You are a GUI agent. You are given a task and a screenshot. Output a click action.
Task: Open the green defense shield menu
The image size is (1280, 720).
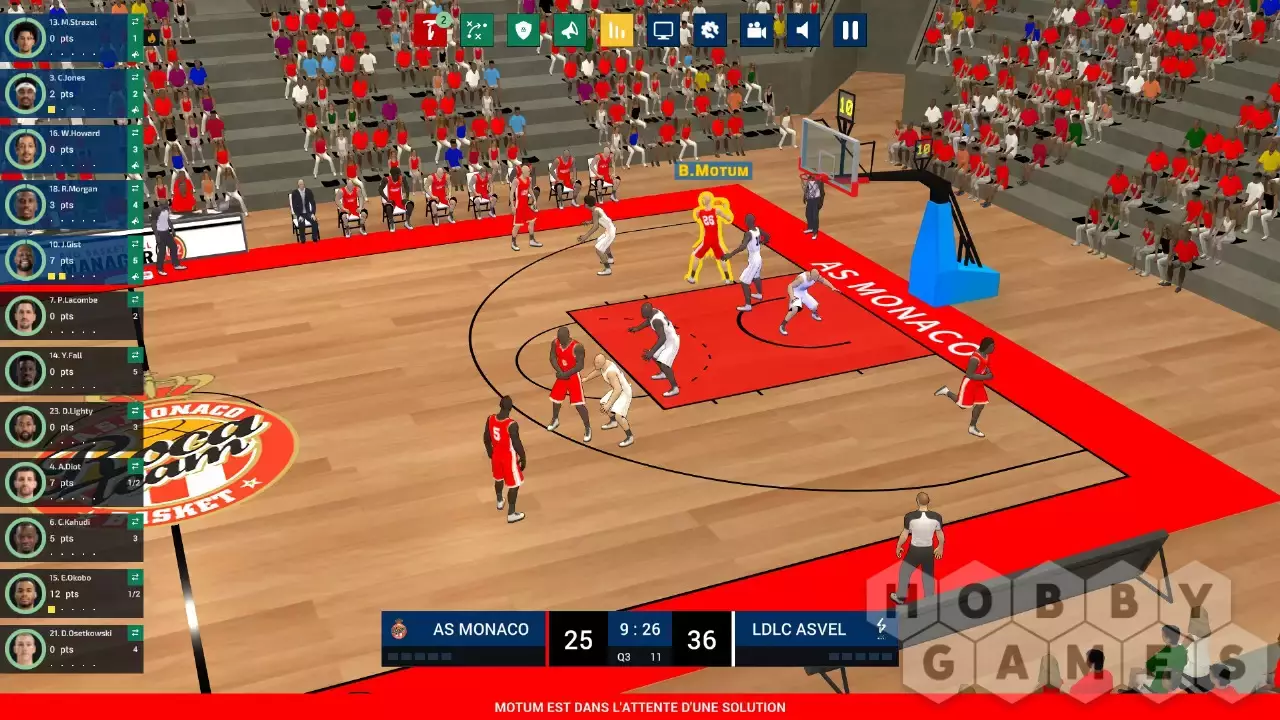(523, 30)
